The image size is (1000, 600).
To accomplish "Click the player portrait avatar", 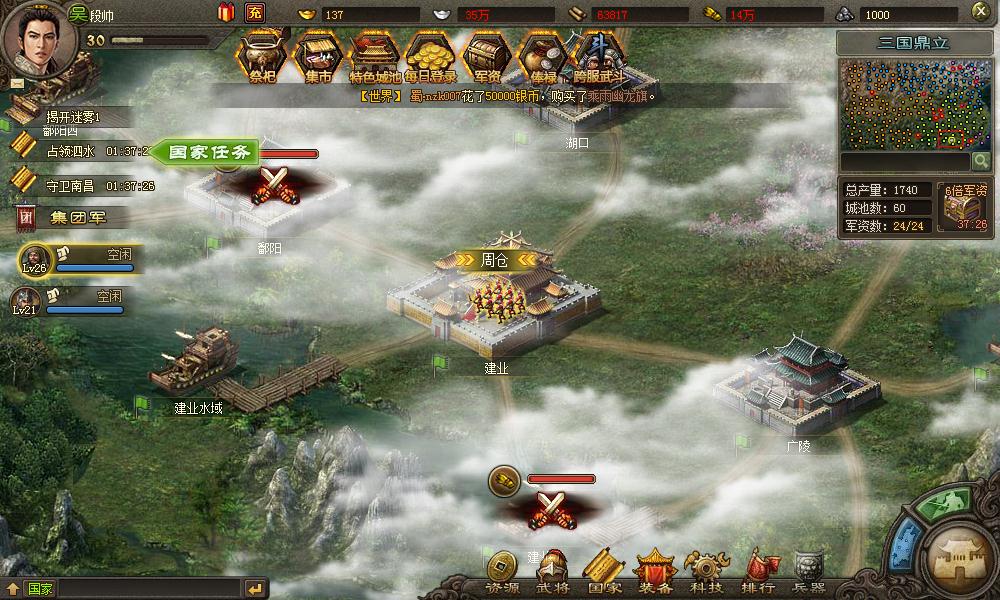I will coord(32,36).
